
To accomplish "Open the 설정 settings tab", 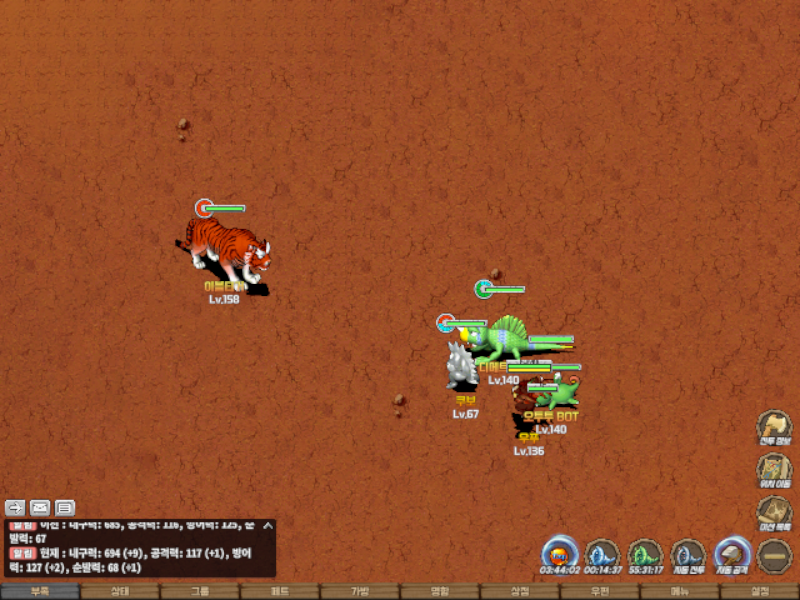I will click(x=760, y=591).
